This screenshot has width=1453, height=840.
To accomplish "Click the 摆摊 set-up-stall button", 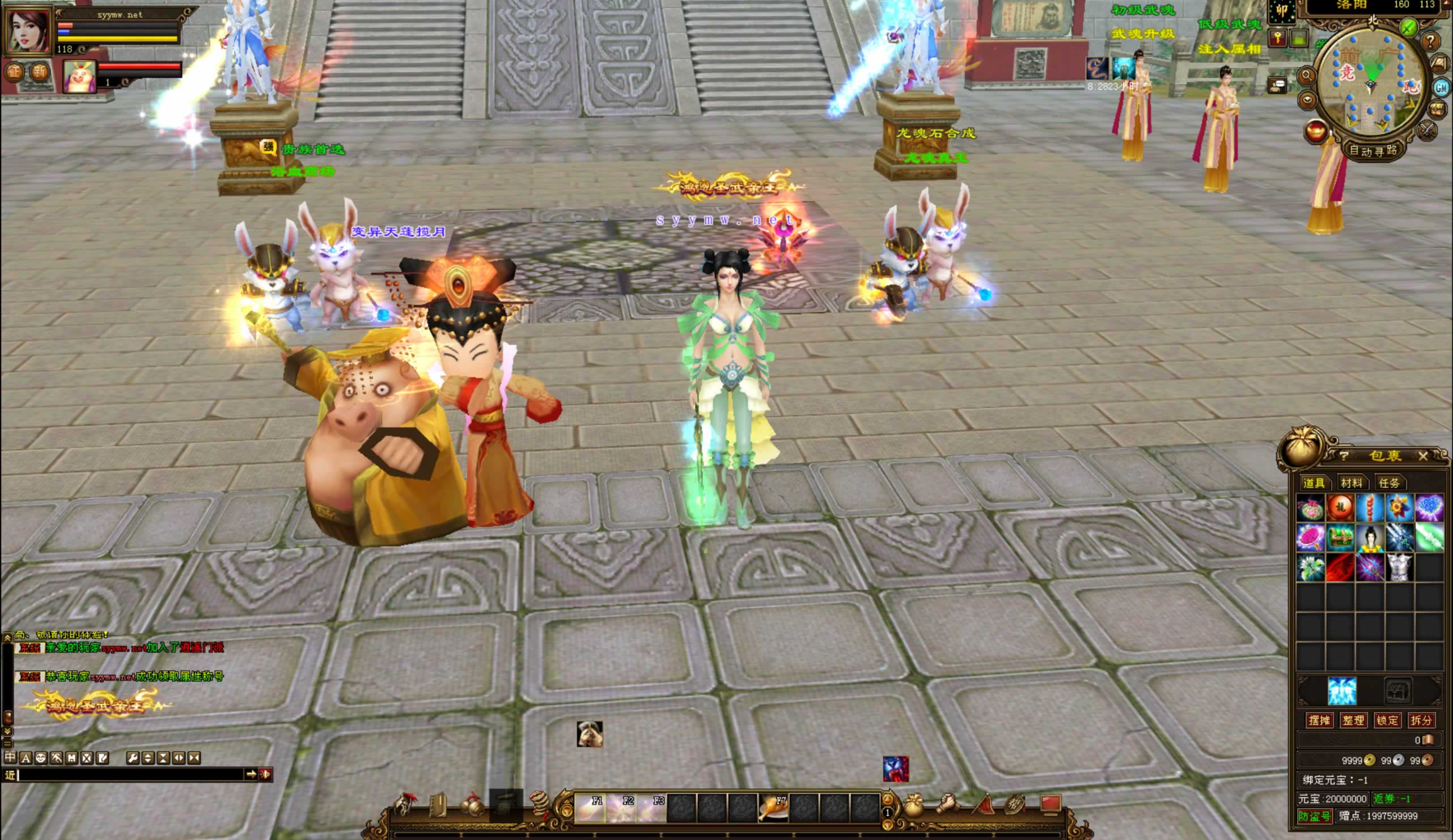I will coord(1319,720).
